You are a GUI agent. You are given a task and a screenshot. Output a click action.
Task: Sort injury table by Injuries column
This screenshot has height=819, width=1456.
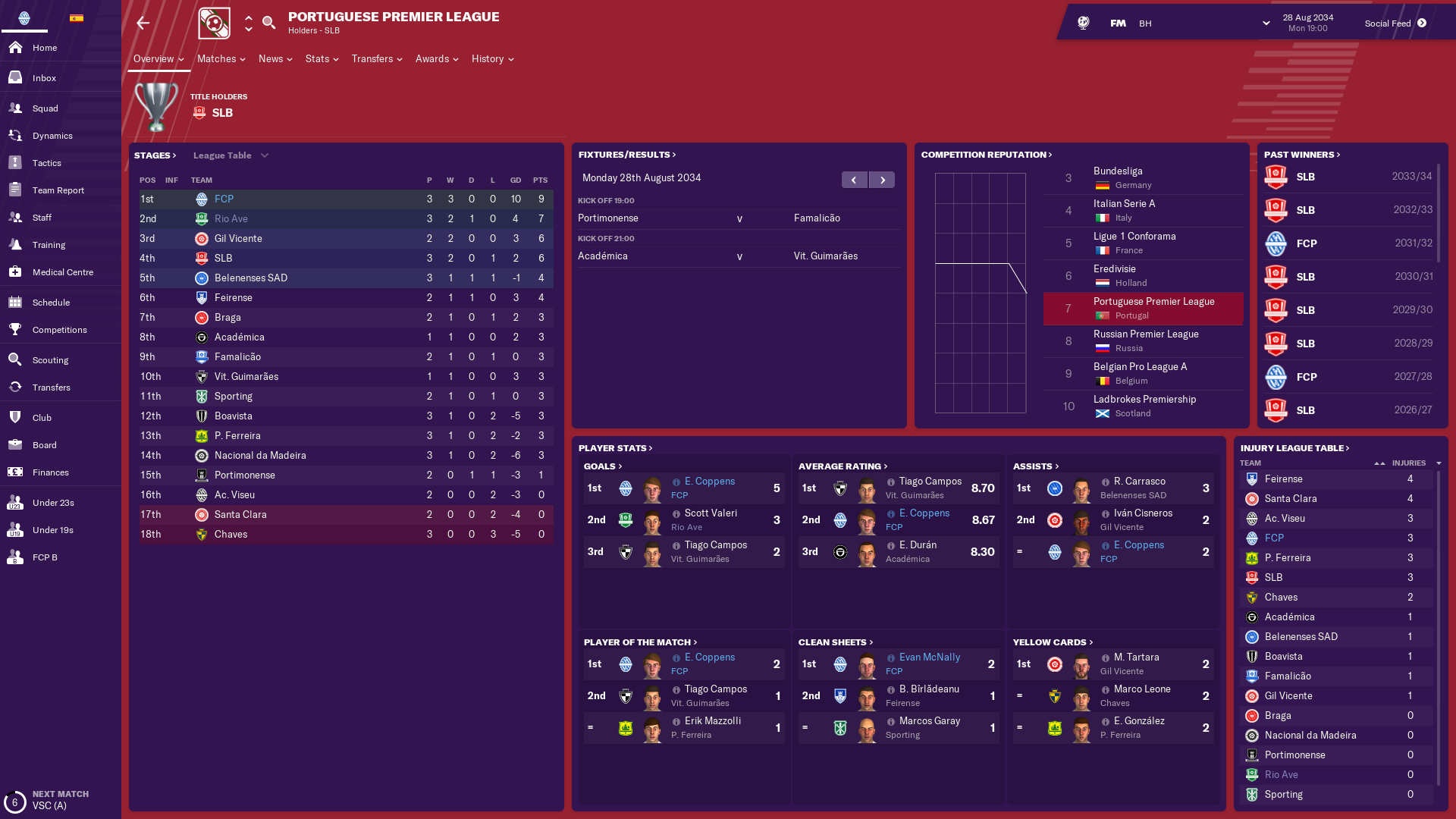point(1408,463)
